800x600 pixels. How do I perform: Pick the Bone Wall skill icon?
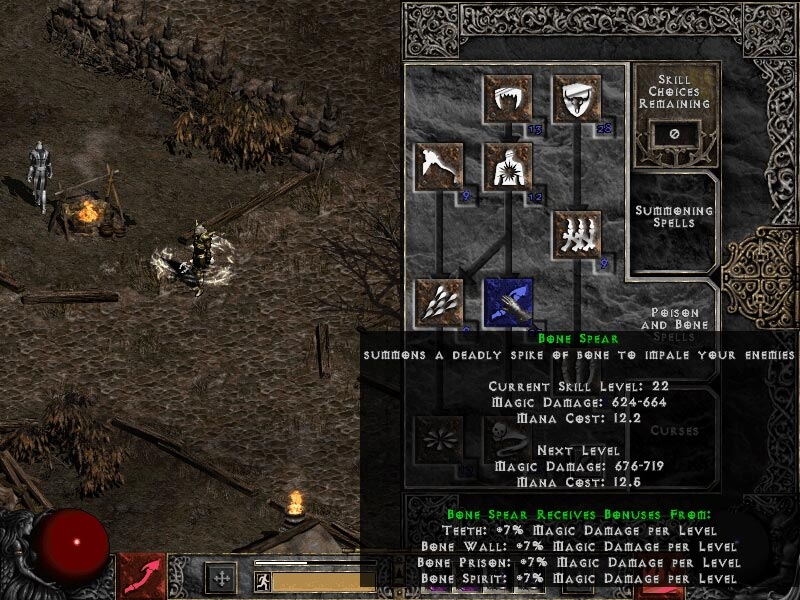pyautogui.click(x=579, y=235)
